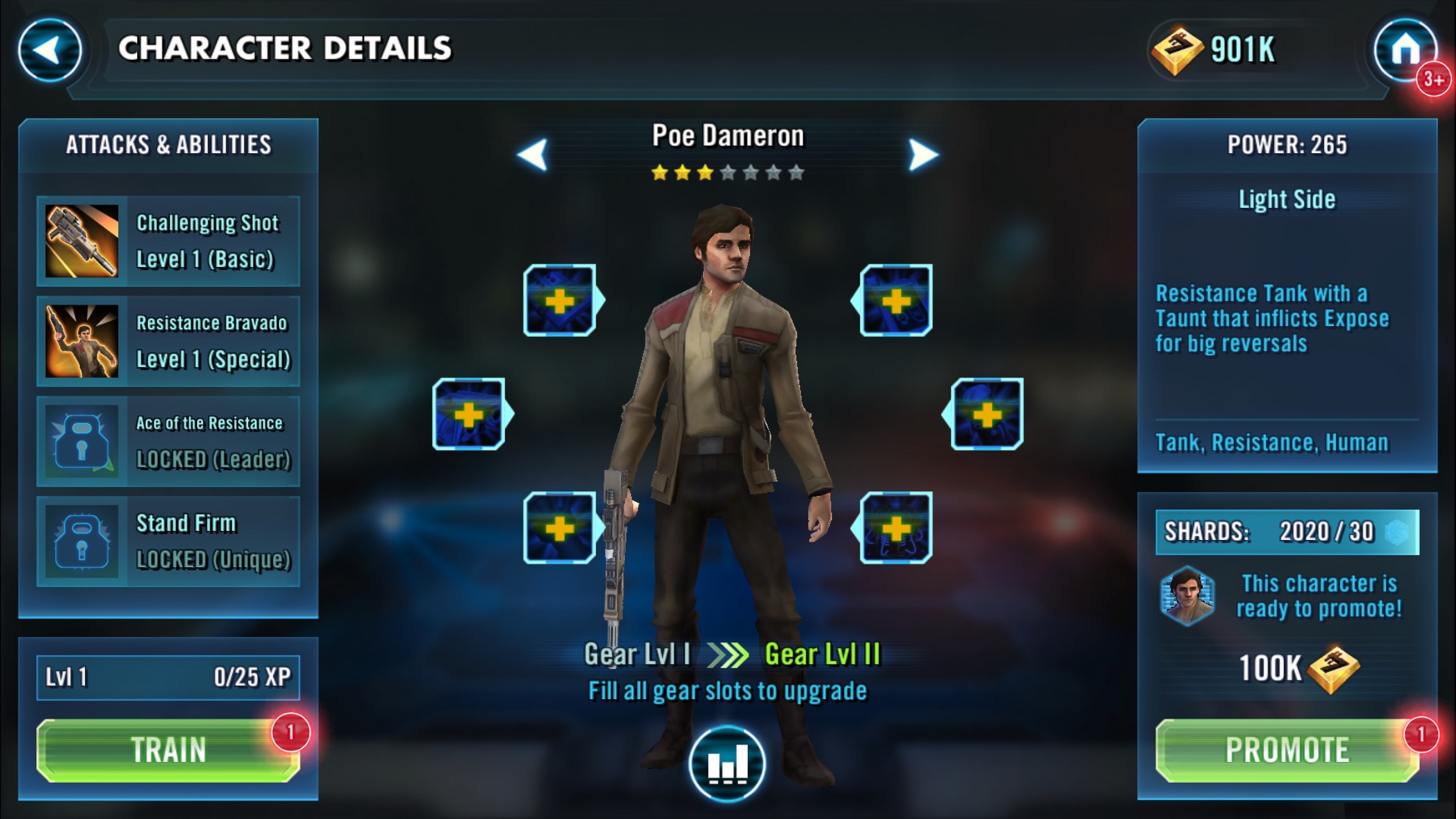View locked Stand Firm ability
Image resolution: width=1456 pixels, height=819 pixels.
tap(168, 541)
